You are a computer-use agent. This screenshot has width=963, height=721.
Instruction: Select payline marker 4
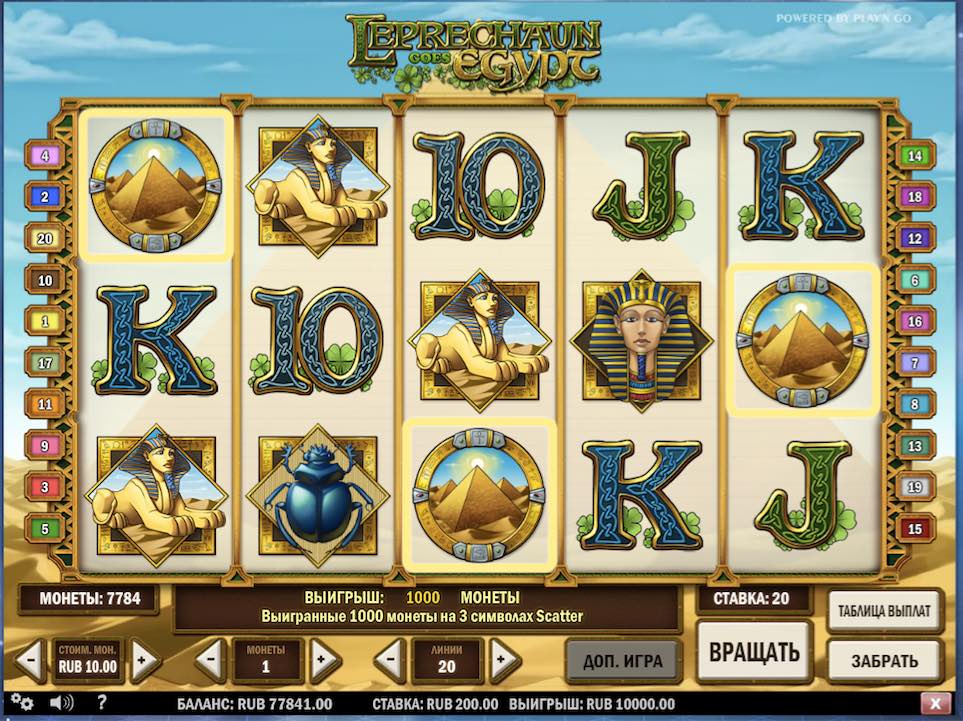pos(44,156)
